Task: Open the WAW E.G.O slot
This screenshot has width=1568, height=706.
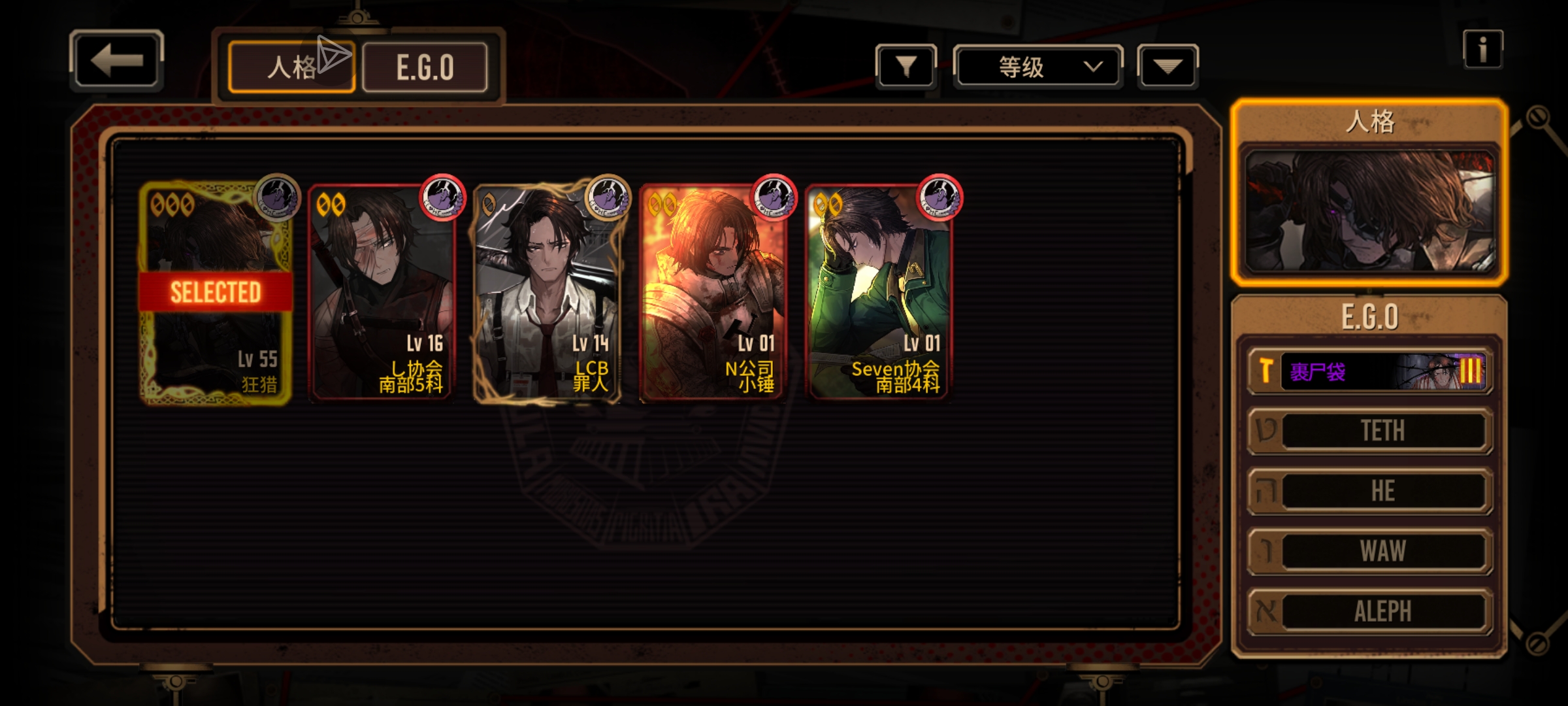Action: click(x=1370, y=551)
